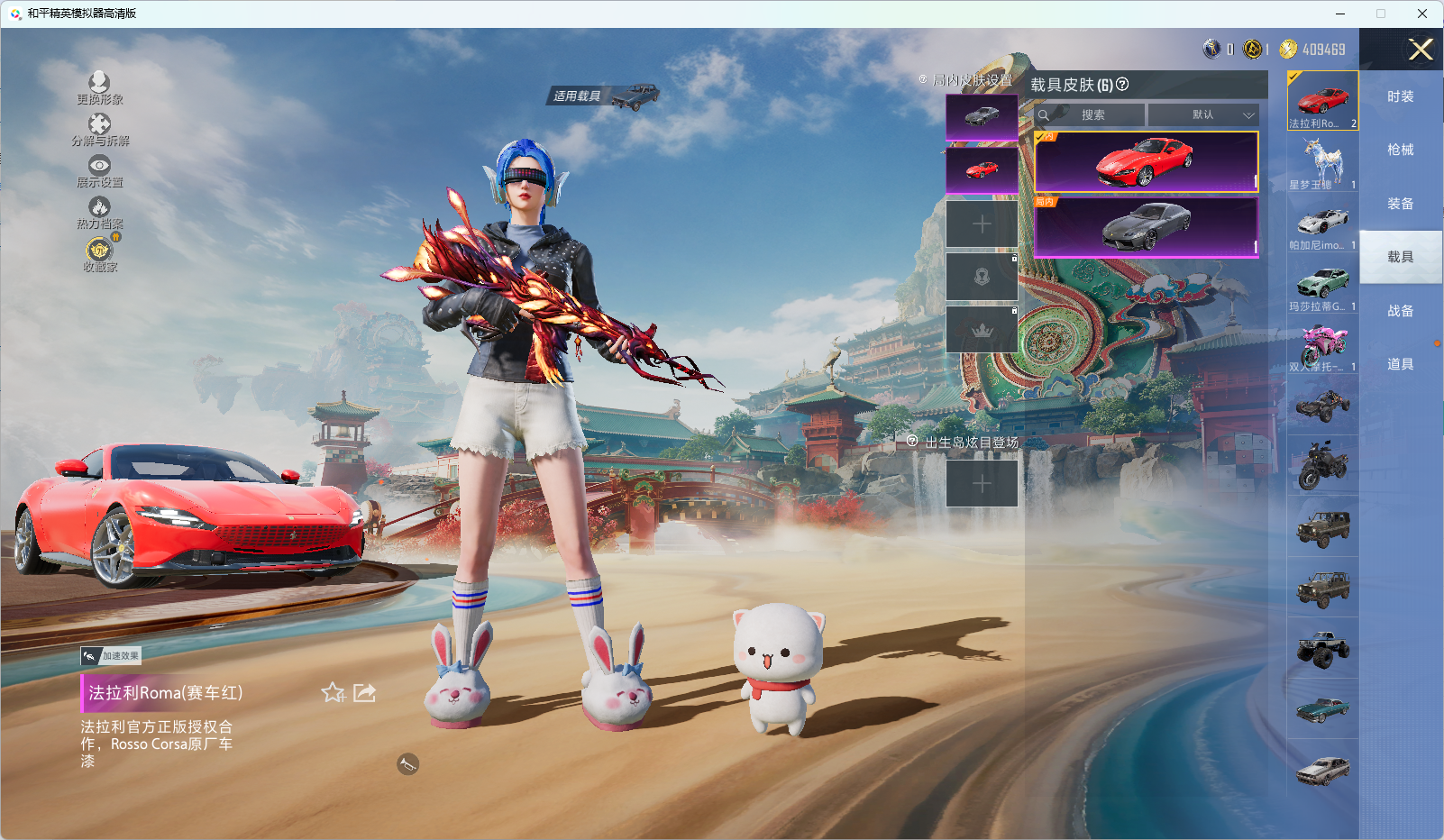Close the vehicle skin screen with X
The height and width of the screenshot is (840, 1444).
1421,50
